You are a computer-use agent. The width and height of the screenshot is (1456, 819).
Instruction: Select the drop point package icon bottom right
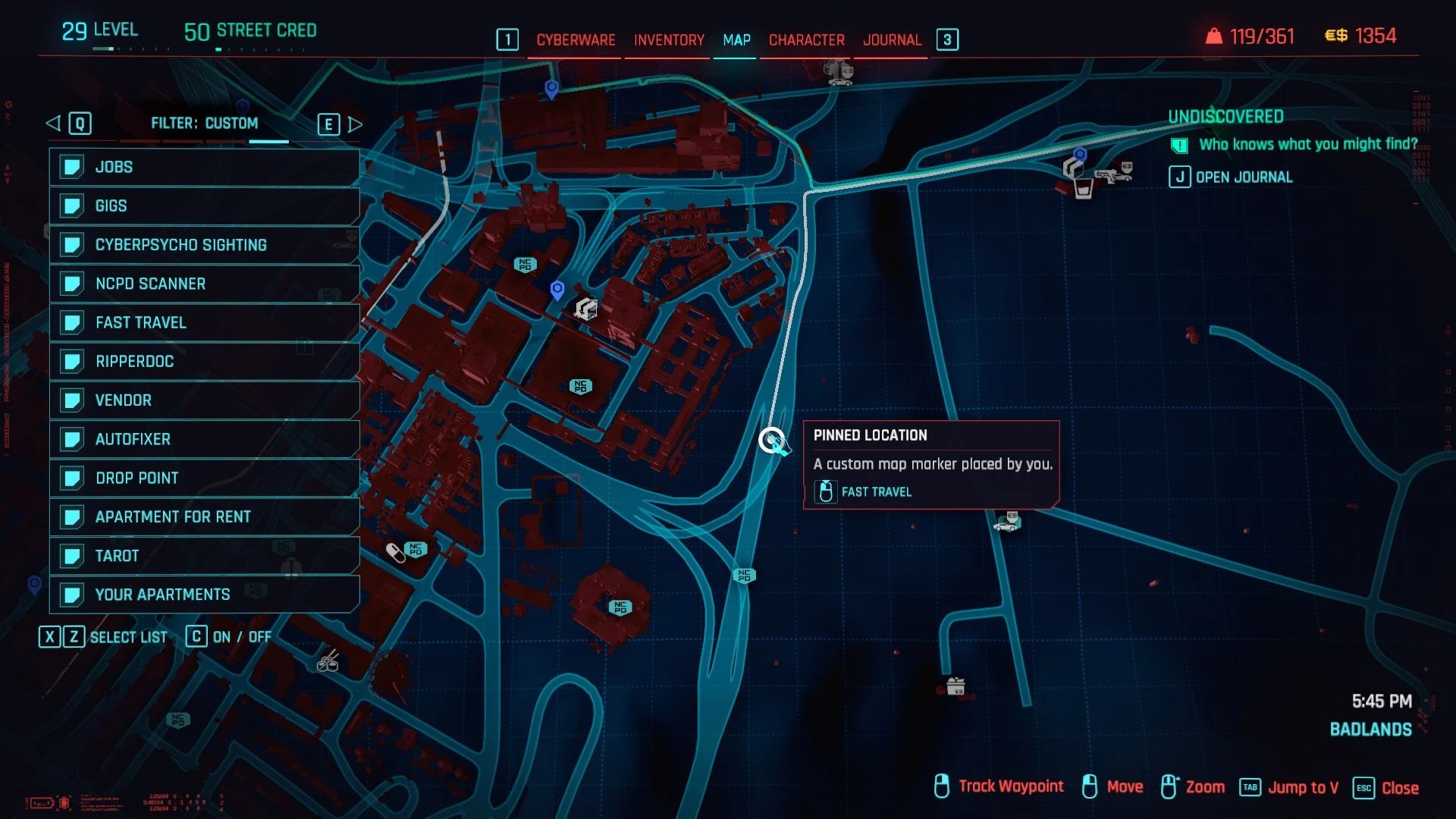(x=954, y=685)
